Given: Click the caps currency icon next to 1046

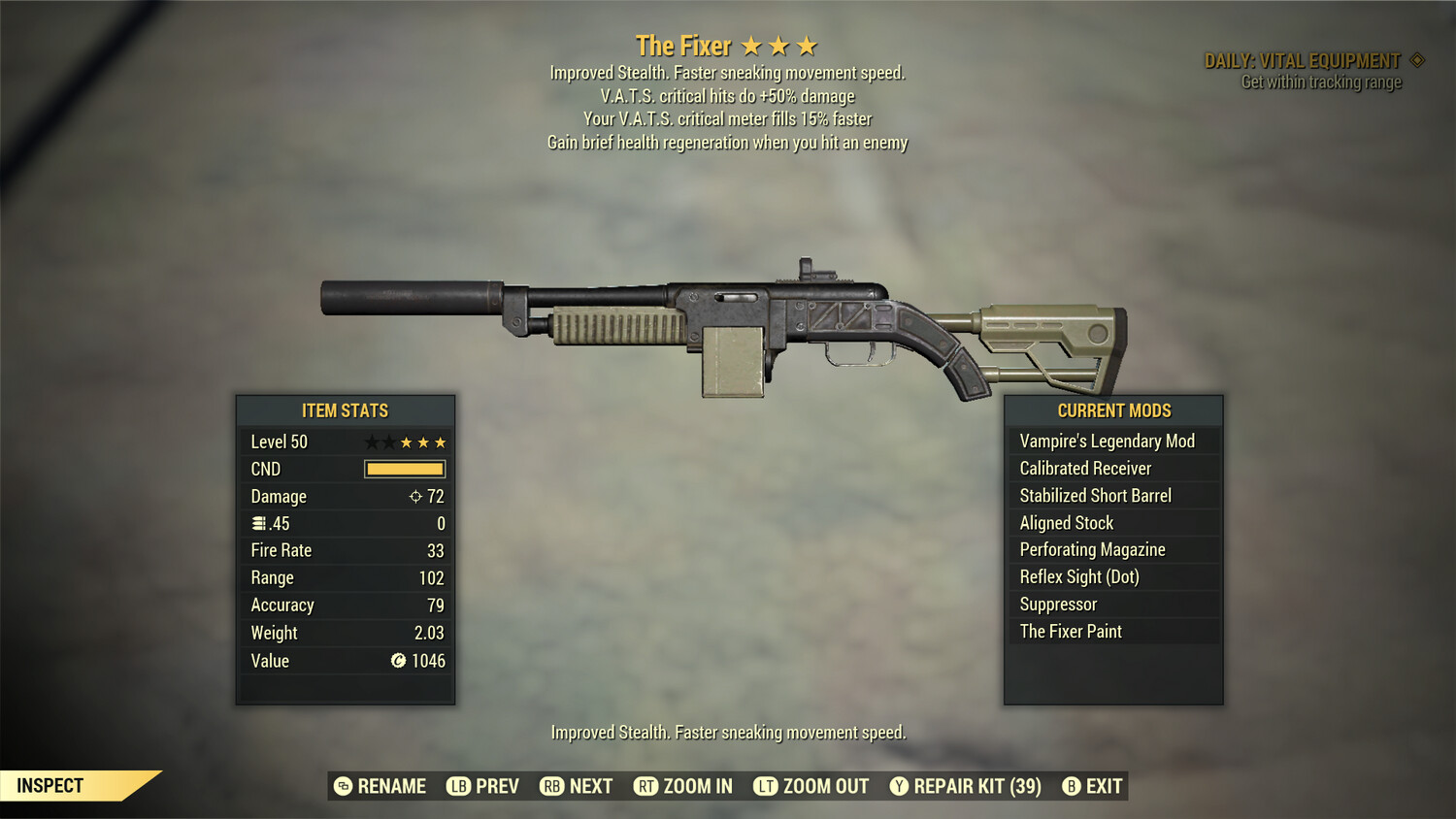Looking at the screenshot, I should tap(397, 661).
